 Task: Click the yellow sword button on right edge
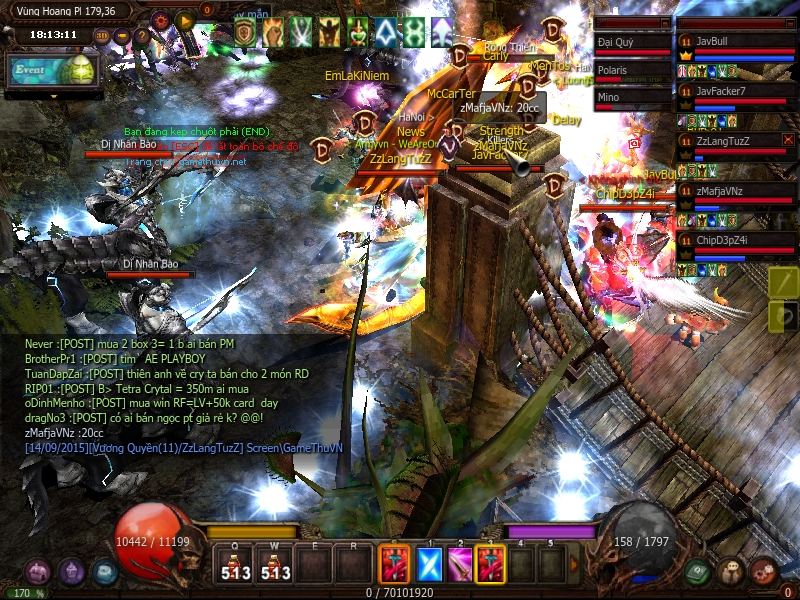tap(783, 283)
